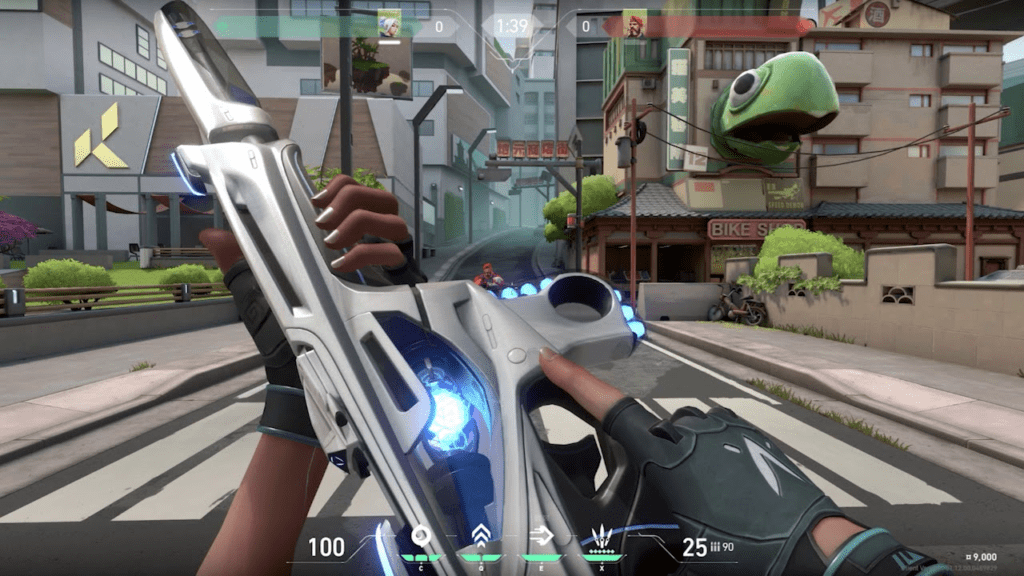Trigger the Tailwind dash arrow ability
The image size is (1024, 576).
click(541, 537)
